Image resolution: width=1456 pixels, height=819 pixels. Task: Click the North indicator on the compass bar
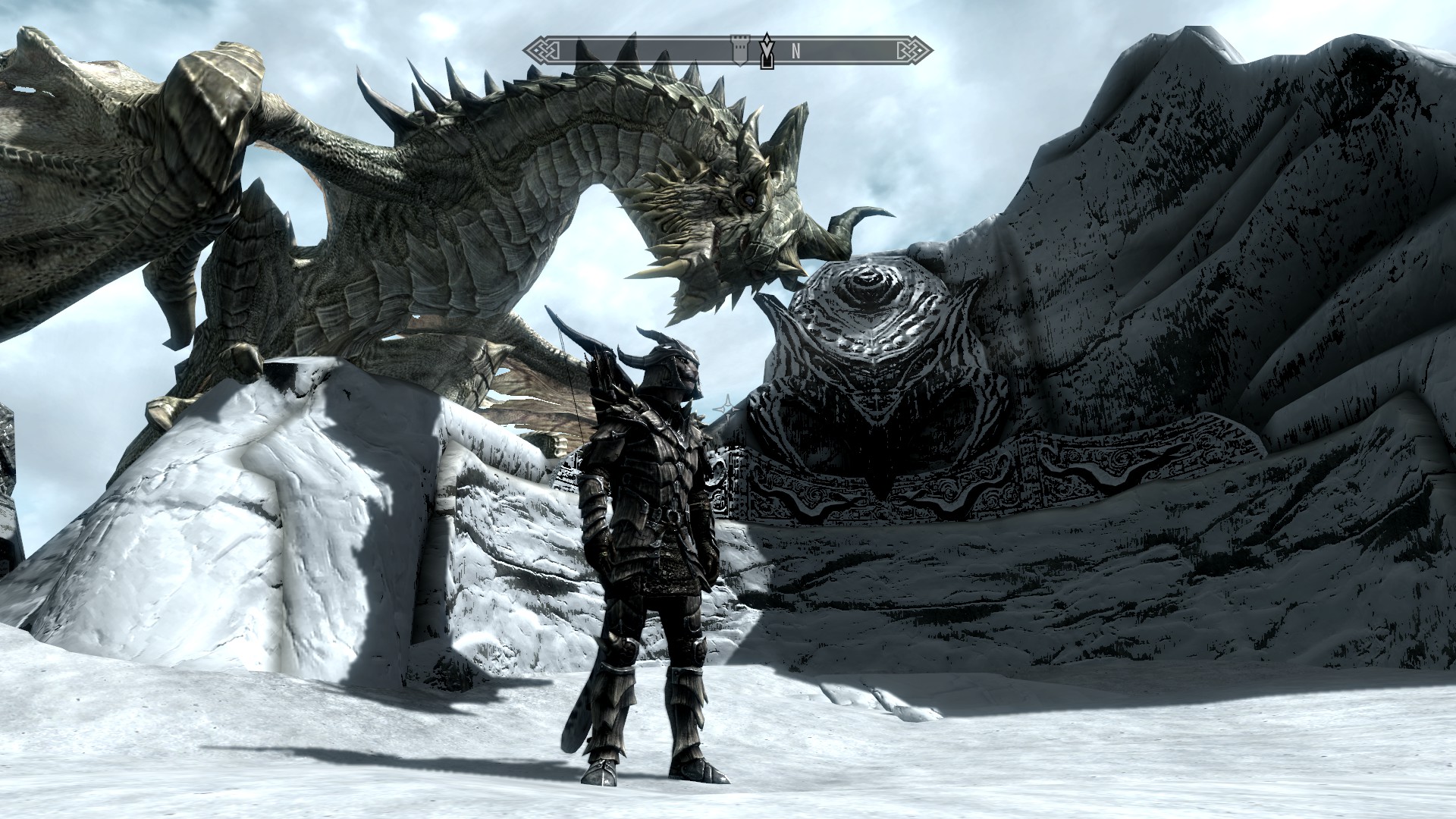[x=795, y=51]
